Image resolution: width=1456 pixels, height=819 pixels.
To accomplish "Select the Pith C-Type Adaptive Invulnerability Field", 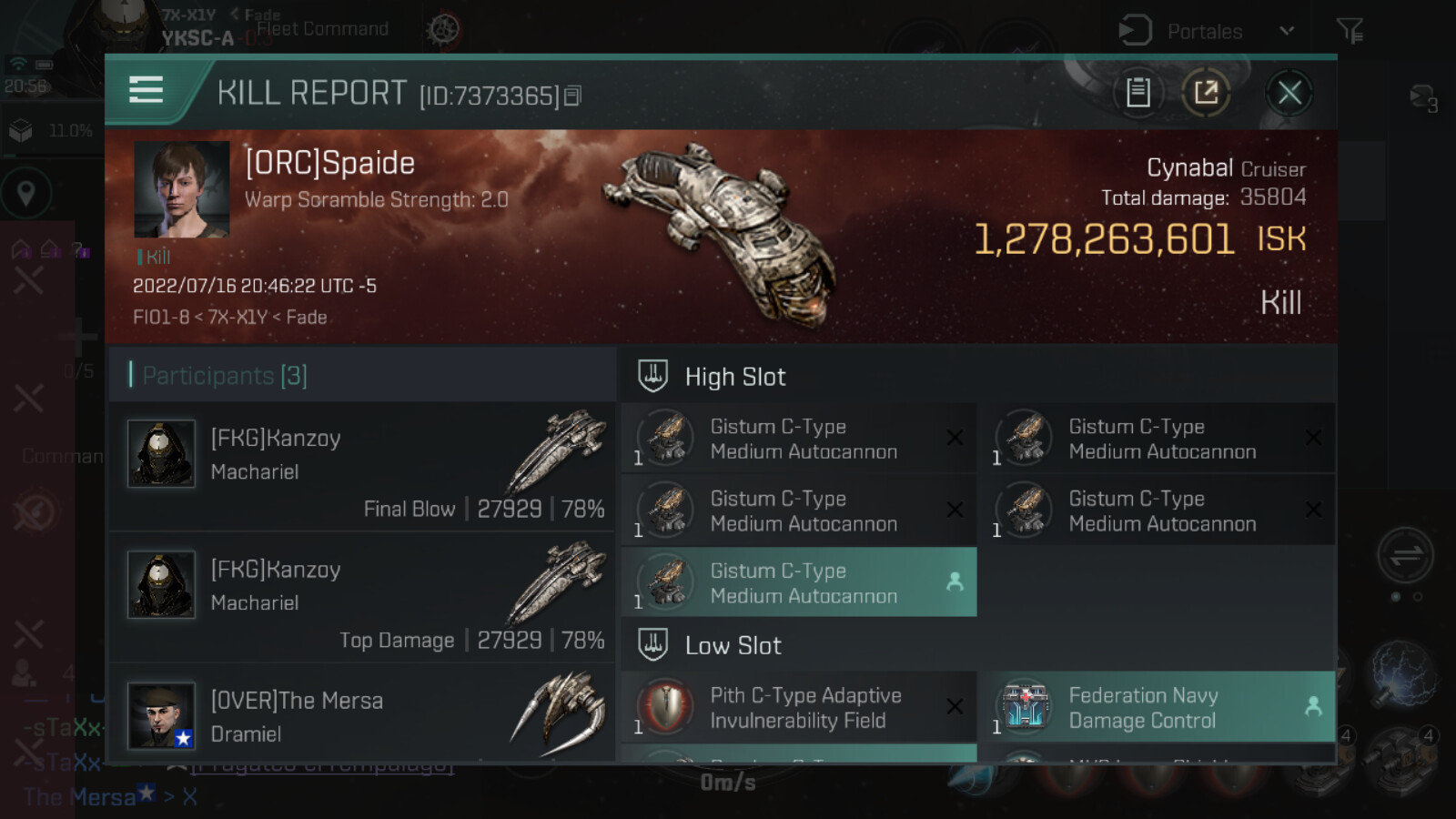I will [799, 707].
